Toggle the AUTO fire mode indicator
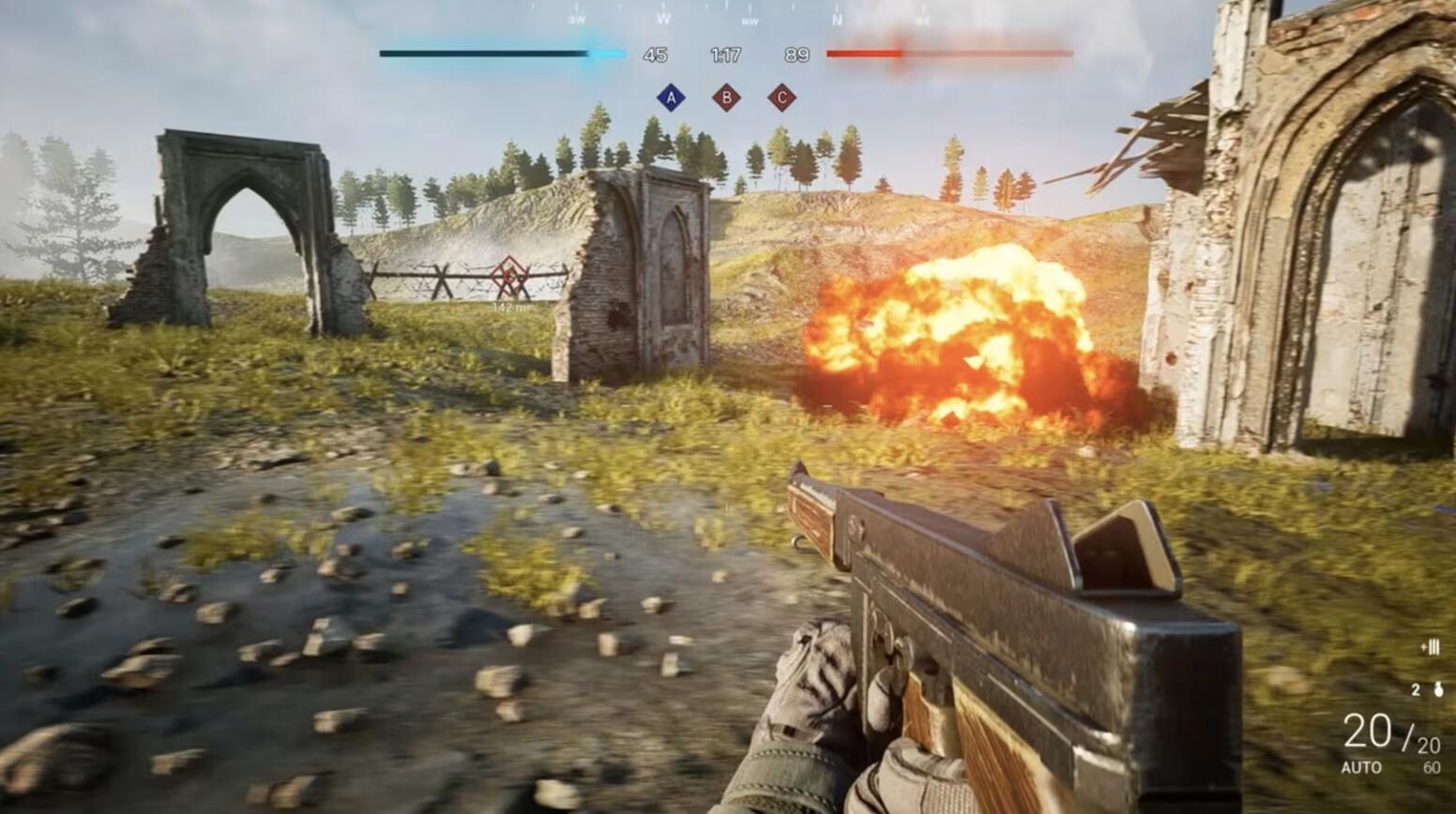Viewport: 1456px width, 814px height. [1360, 767]
